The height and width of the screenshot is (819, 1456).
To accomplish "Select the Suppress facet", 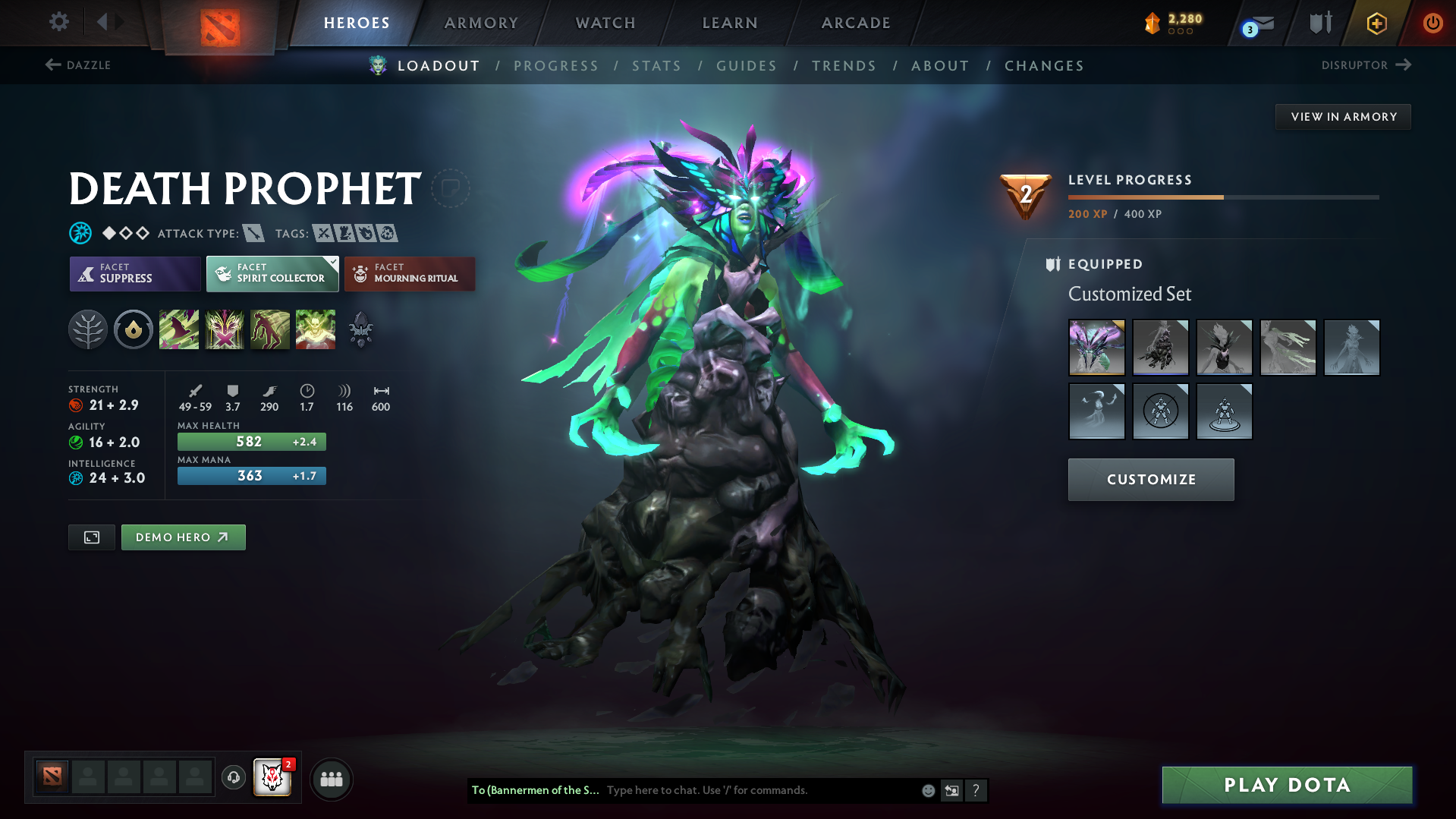I will point(134,273).
